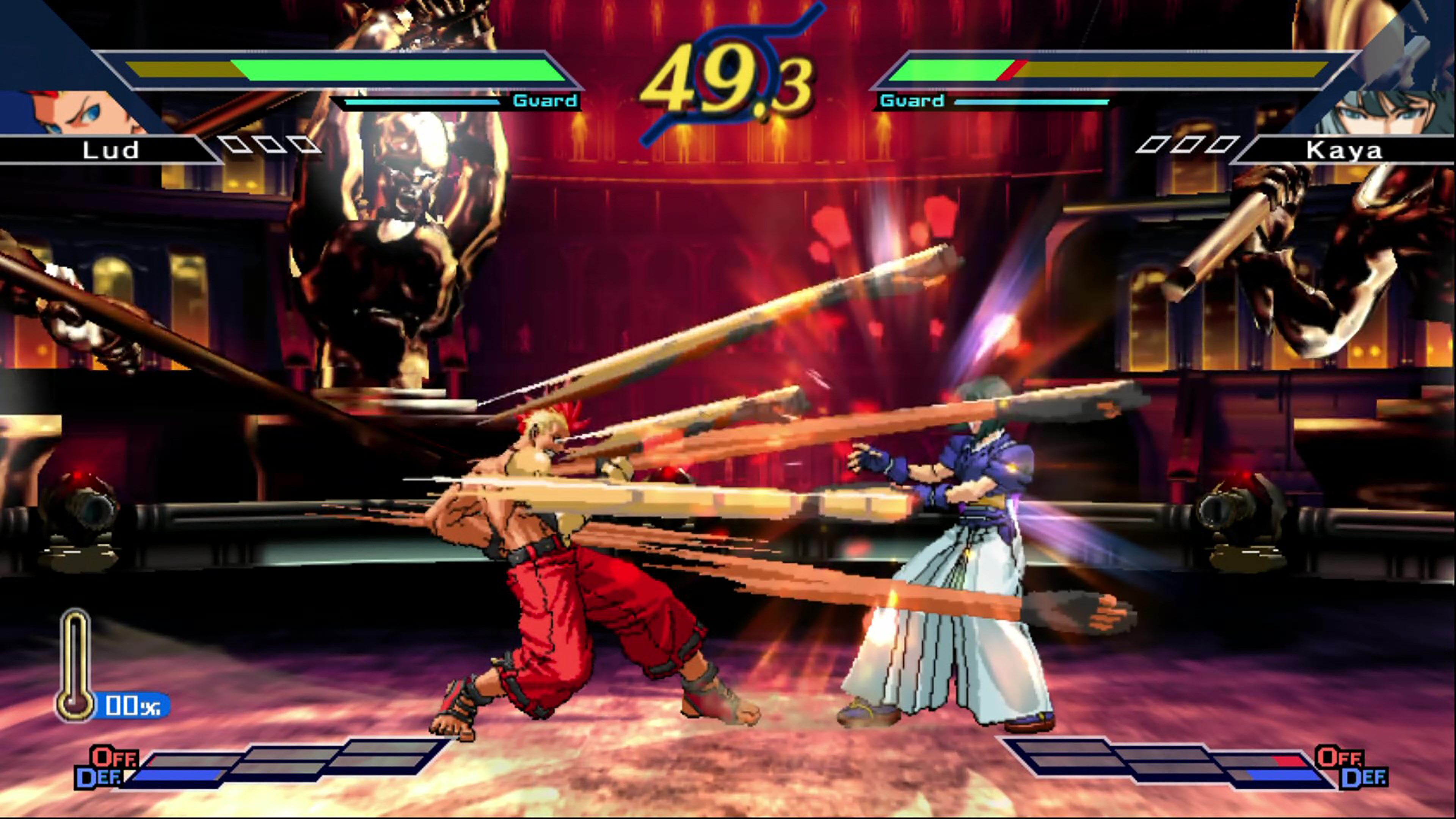Click the right Guard label button
This screenshot has width=1456, height=819.
pos(911,102)
